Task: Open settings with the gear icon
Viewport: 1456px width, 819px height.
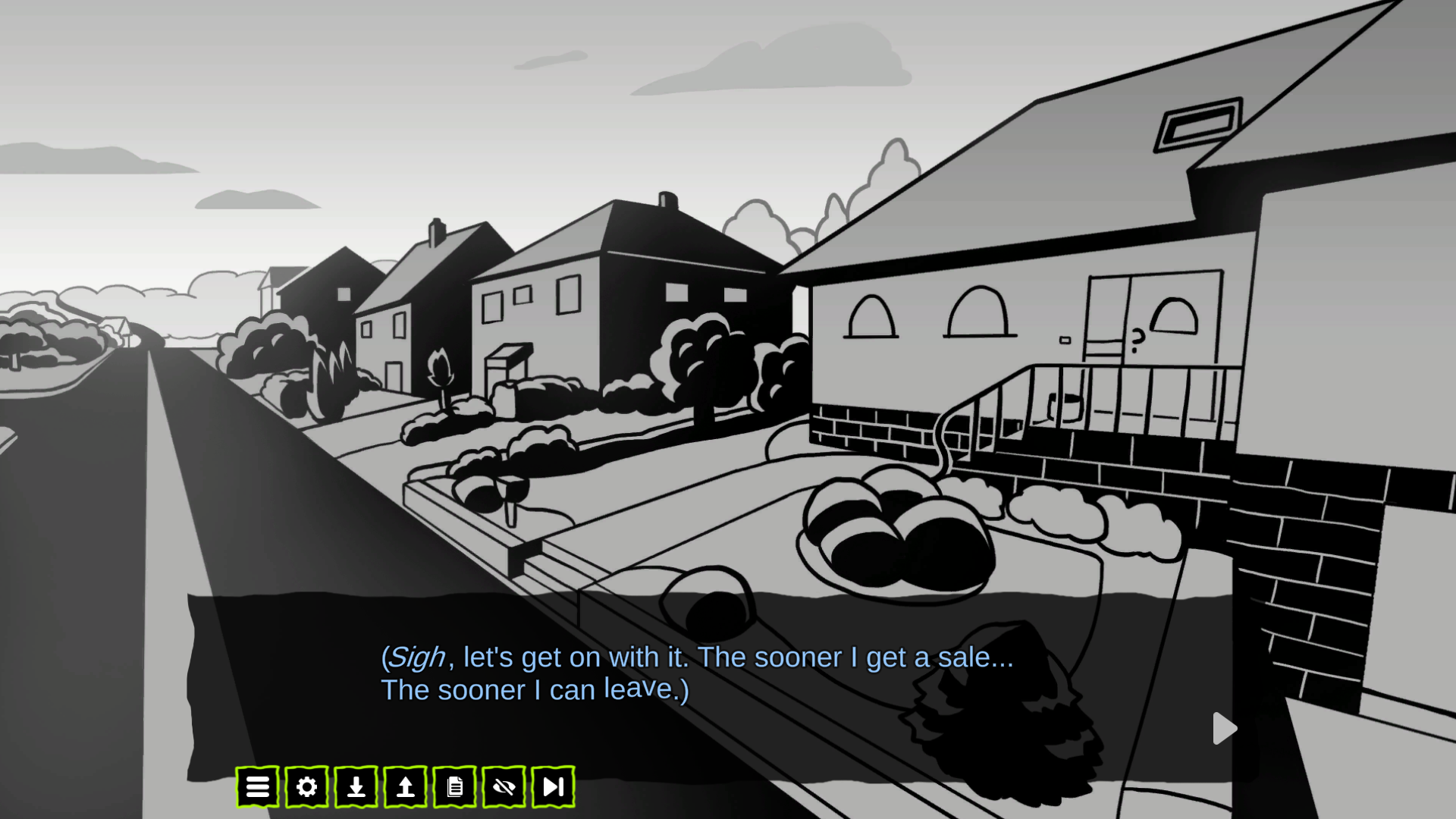Action: 306,787
